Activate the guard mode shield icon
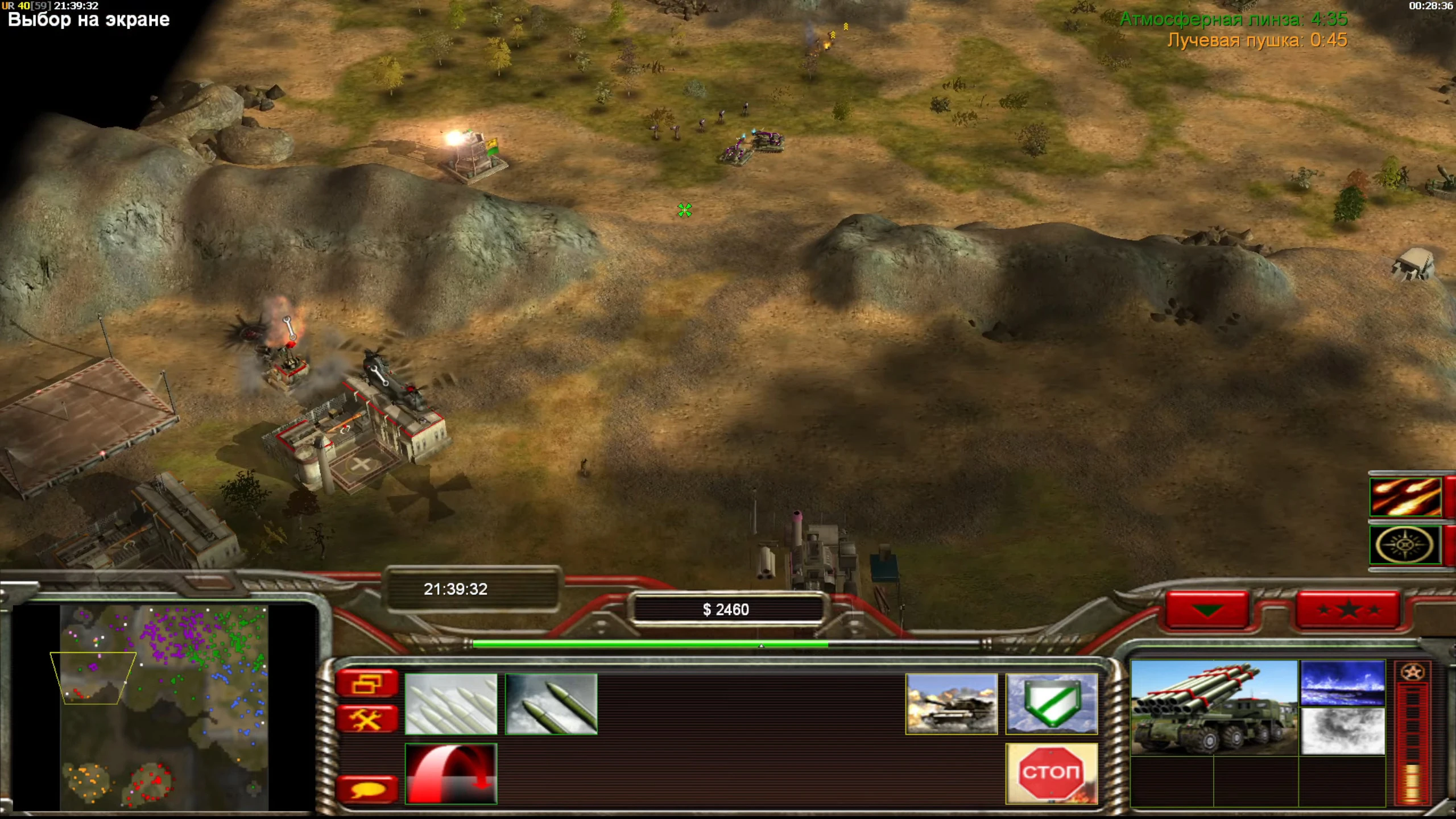 click(1051, 704)
